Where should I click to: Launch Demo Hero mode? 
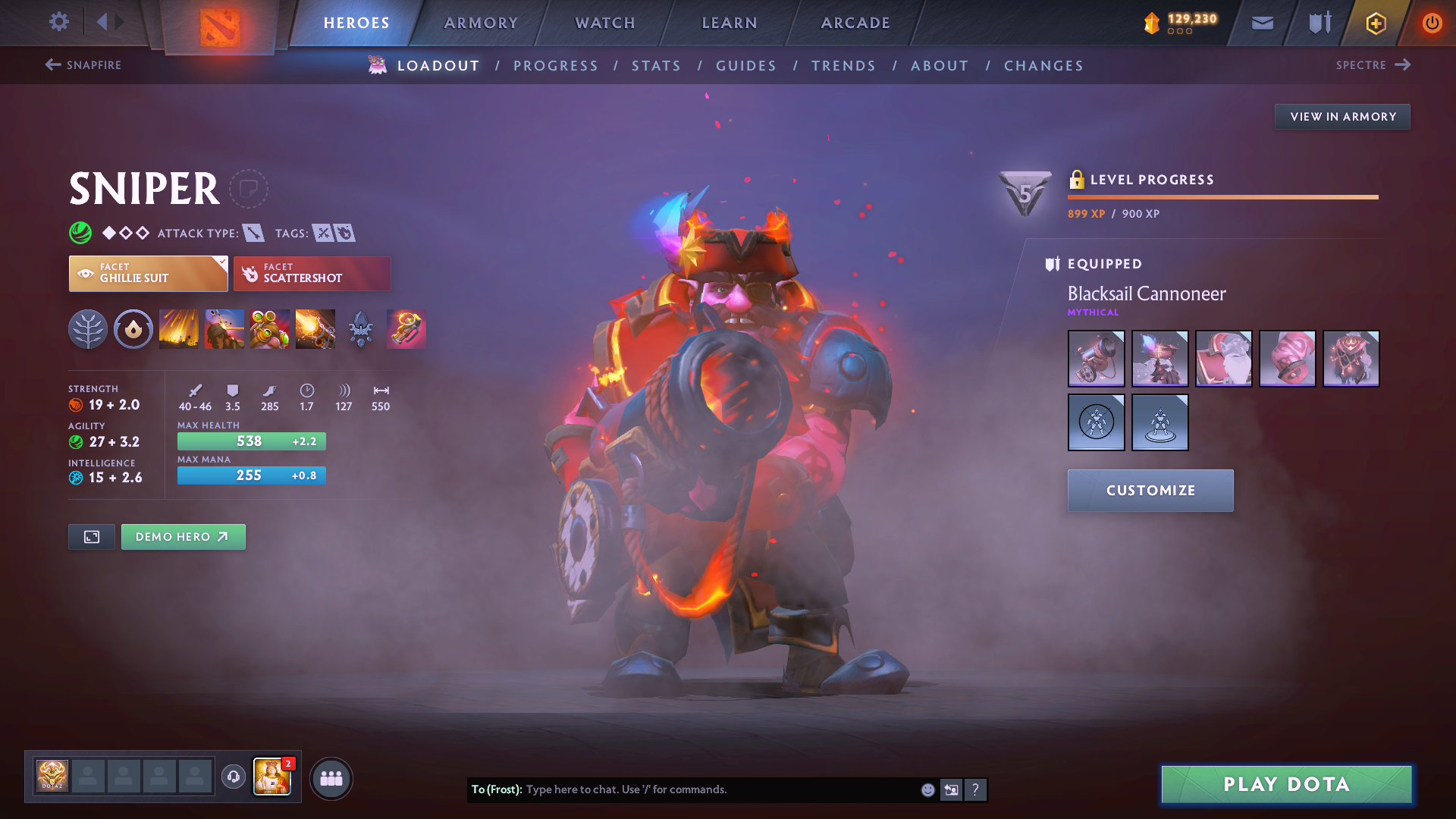pos(183,537)
